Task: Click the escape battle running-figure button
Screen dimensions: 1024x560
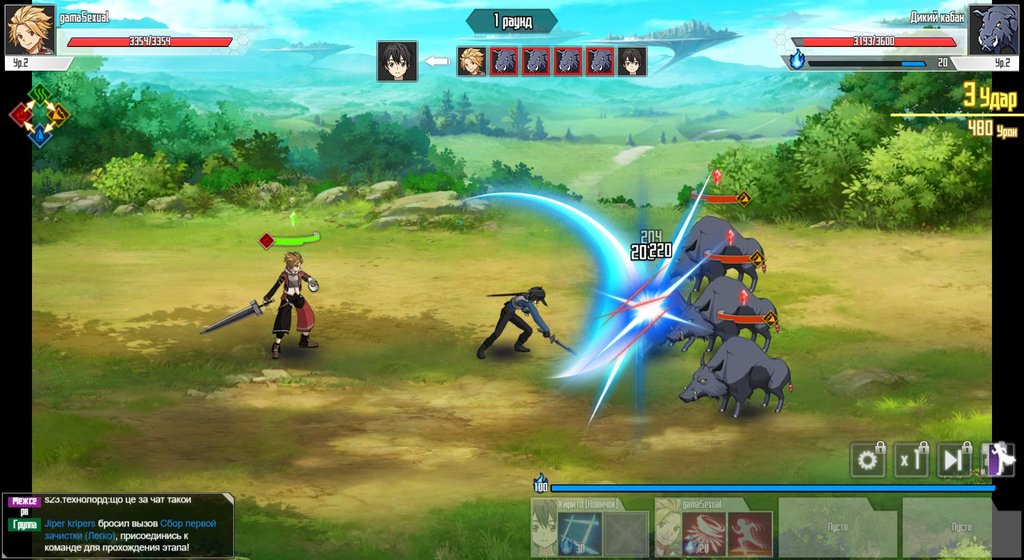Action: pyautogui.click(x=997, y=460)
